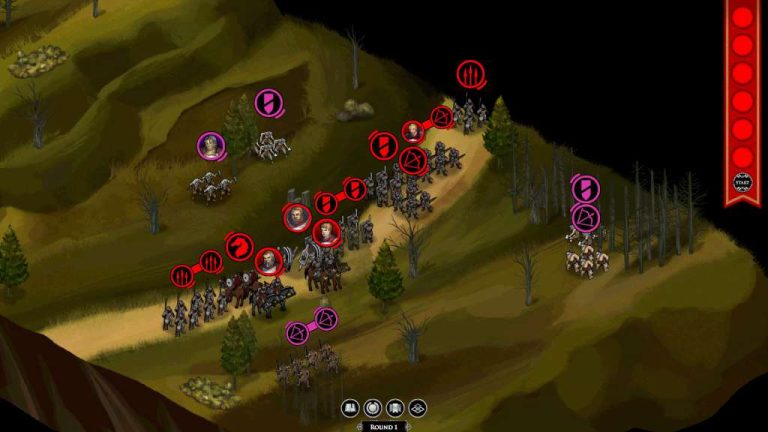
Task: Choose the red horse-head cavalry marker
Action: 240,246
